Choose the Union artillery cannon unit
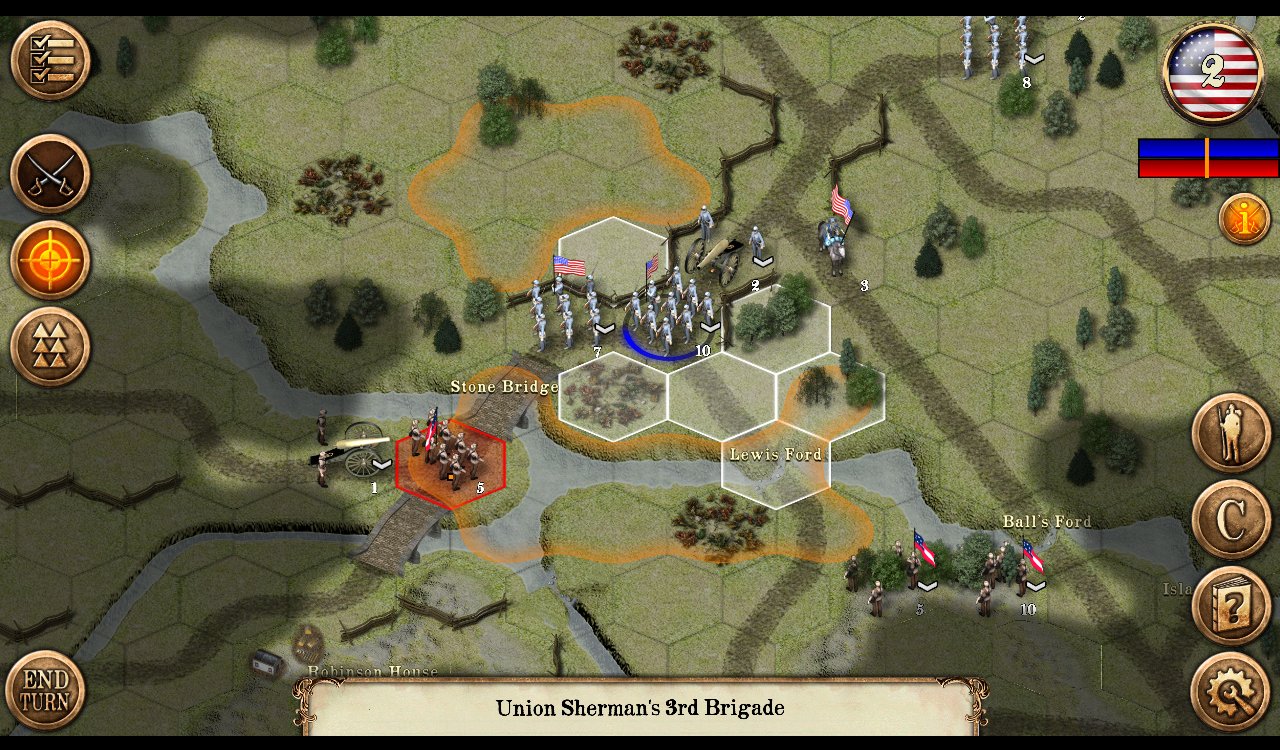1280x750 pixels. pyautogui.click(x=722, y=255)
